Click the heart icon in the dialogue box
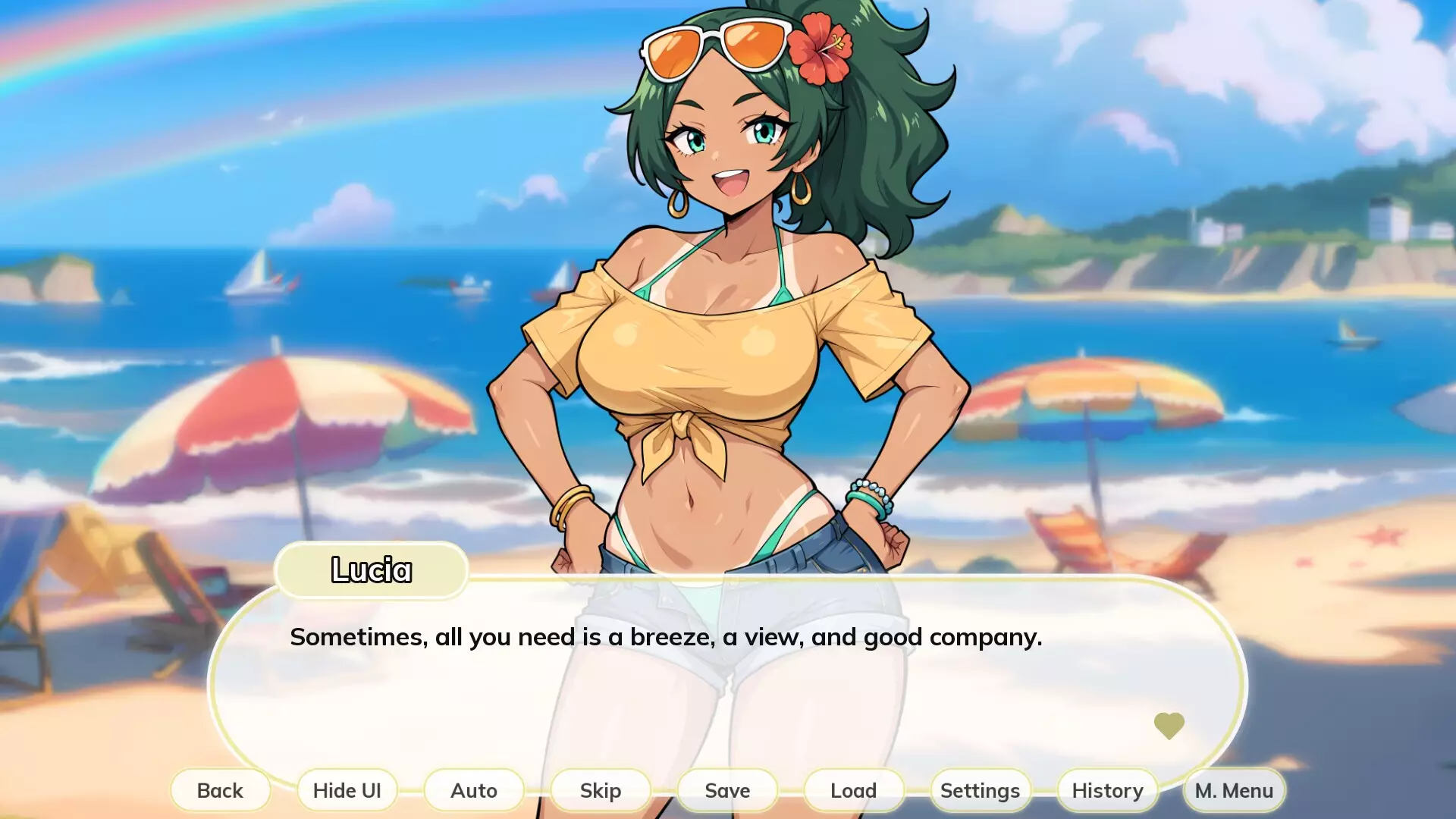This screenshot has width=1456, height=819. click(1170, 726)
